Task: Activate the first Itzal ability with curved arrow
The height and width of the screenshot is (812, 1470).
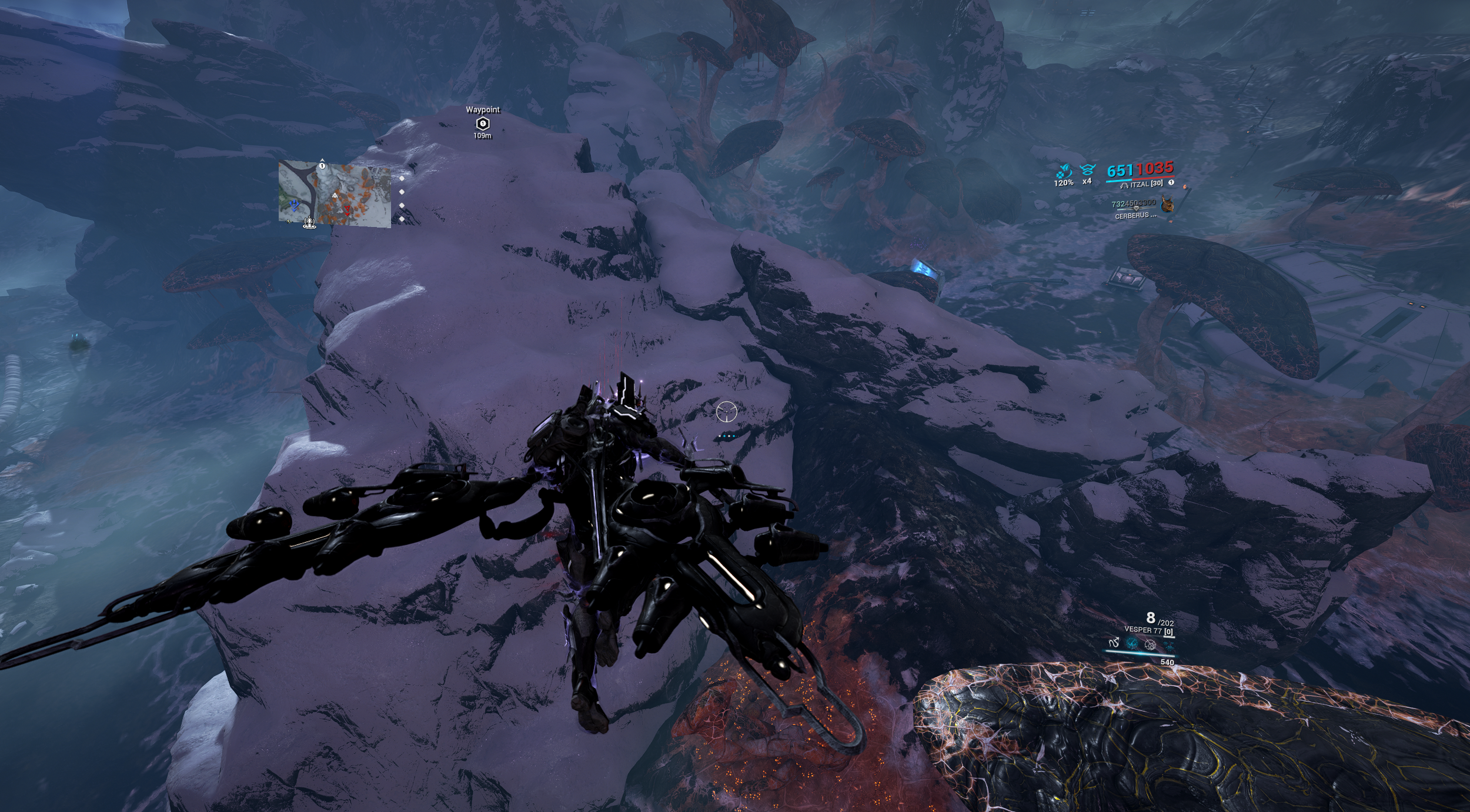Action: 1113,644
